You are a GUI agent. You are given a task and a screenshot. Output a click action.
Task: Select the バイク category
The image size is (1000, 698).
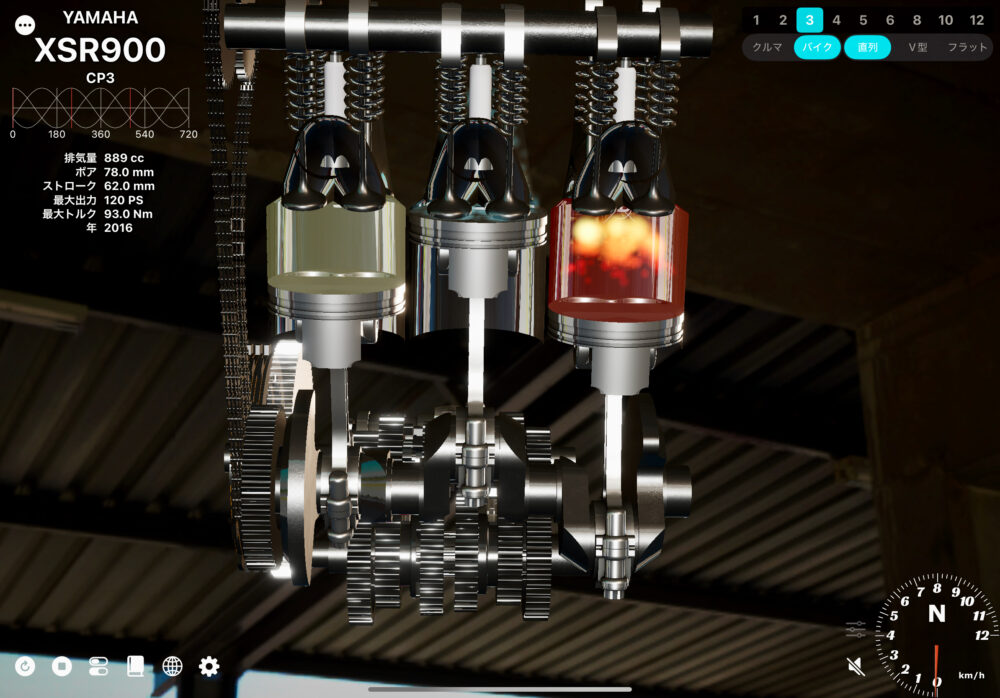(x=817, y=47)
